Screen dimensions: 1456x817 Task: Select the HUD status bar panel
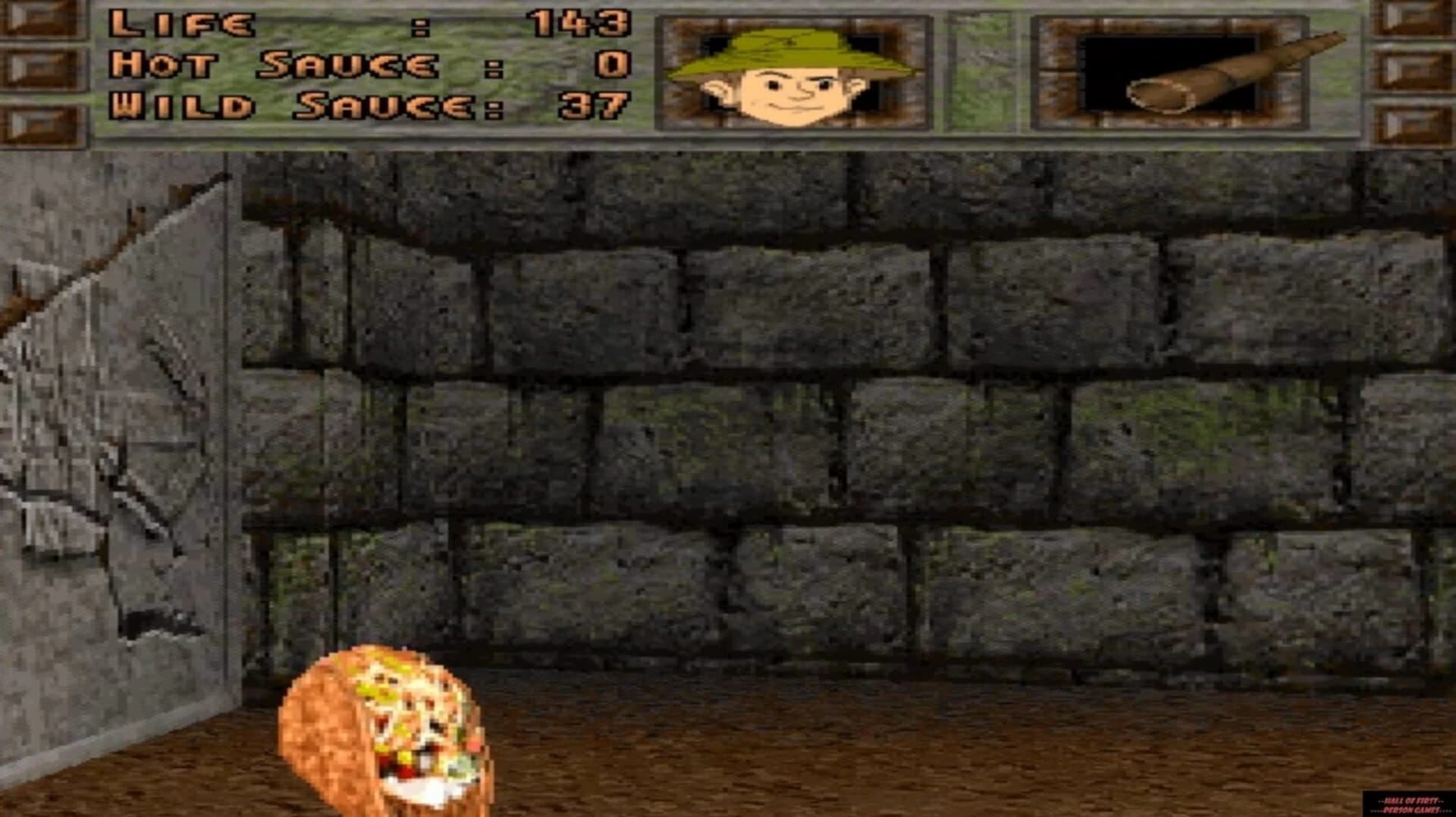pyautogui.click(x=728, y=72)
